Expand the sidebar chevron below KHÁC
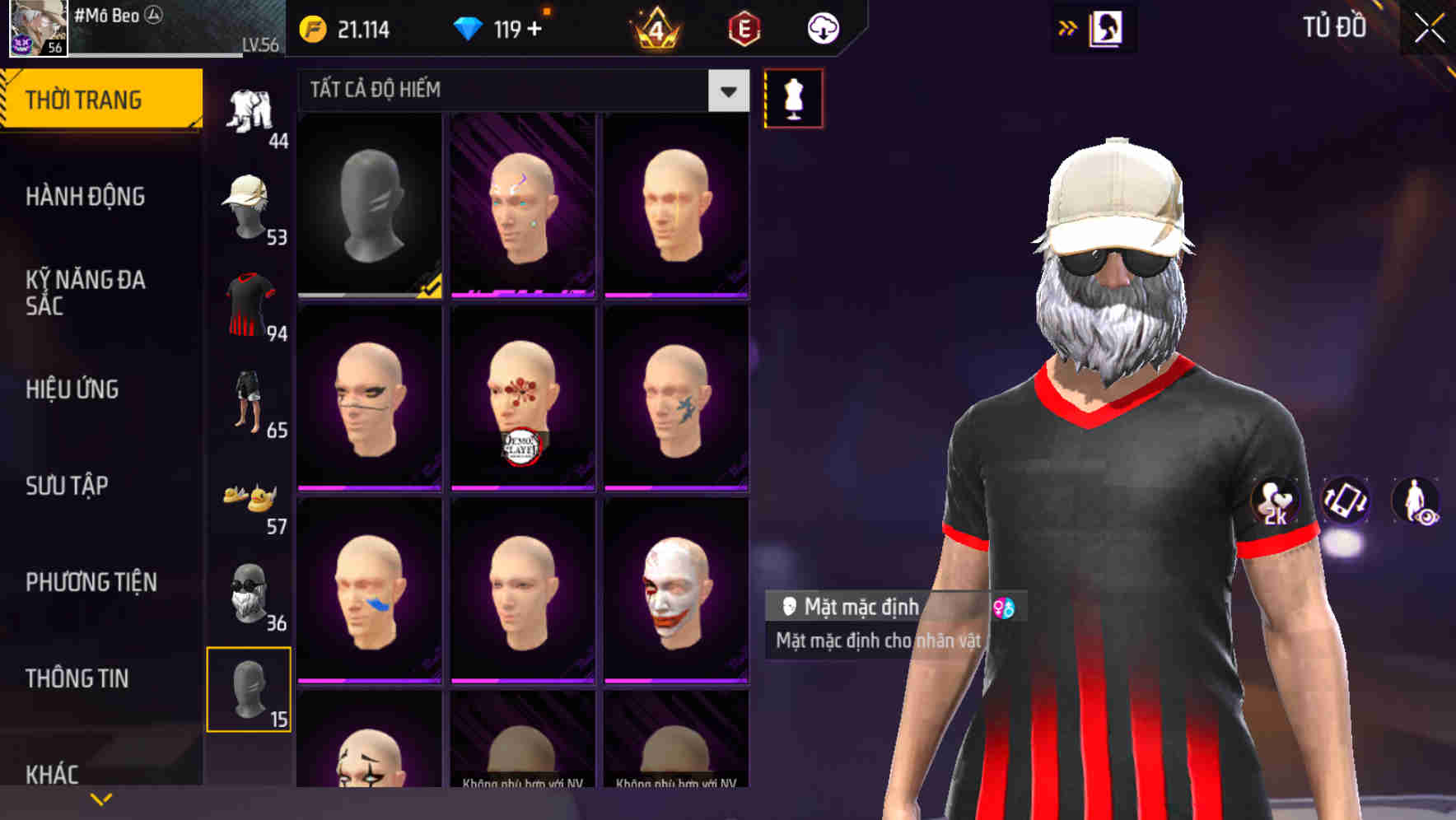 [100, 797]
